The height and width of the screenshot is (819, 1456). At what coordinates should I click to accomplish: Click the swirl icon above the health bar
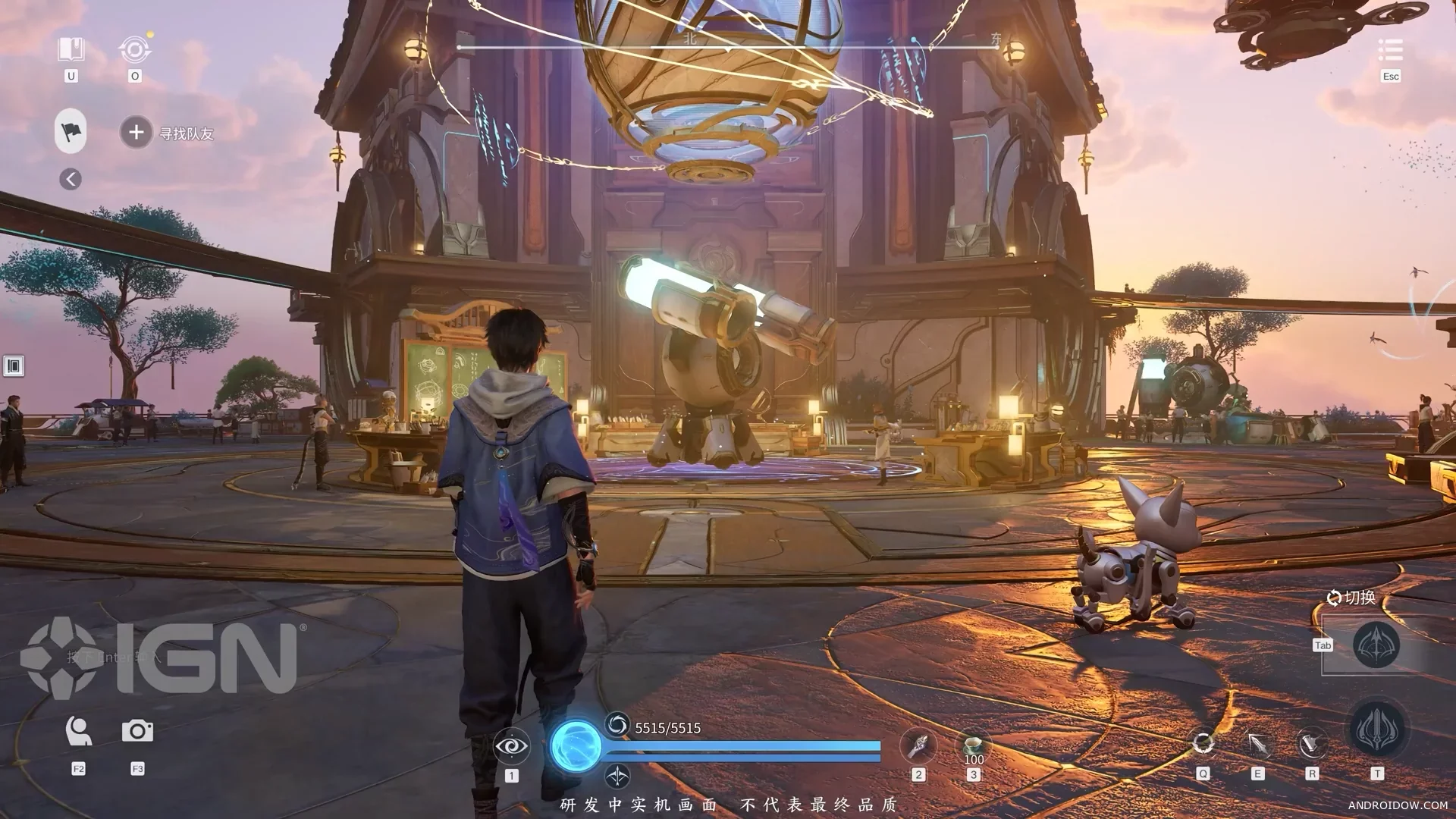[x=617, y=725]
